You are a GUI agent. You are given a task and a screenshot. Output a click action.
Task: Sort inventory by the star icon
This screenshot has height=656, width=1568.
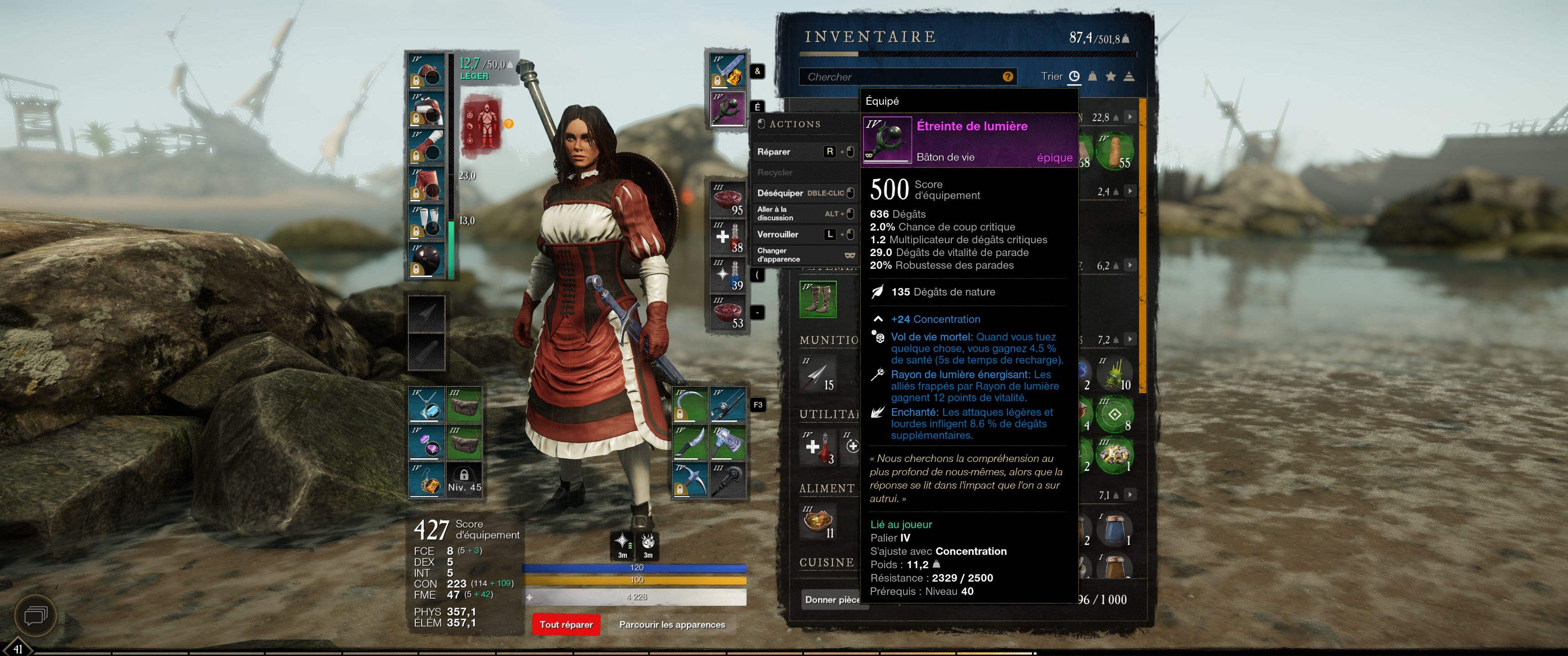(1111, 77)
